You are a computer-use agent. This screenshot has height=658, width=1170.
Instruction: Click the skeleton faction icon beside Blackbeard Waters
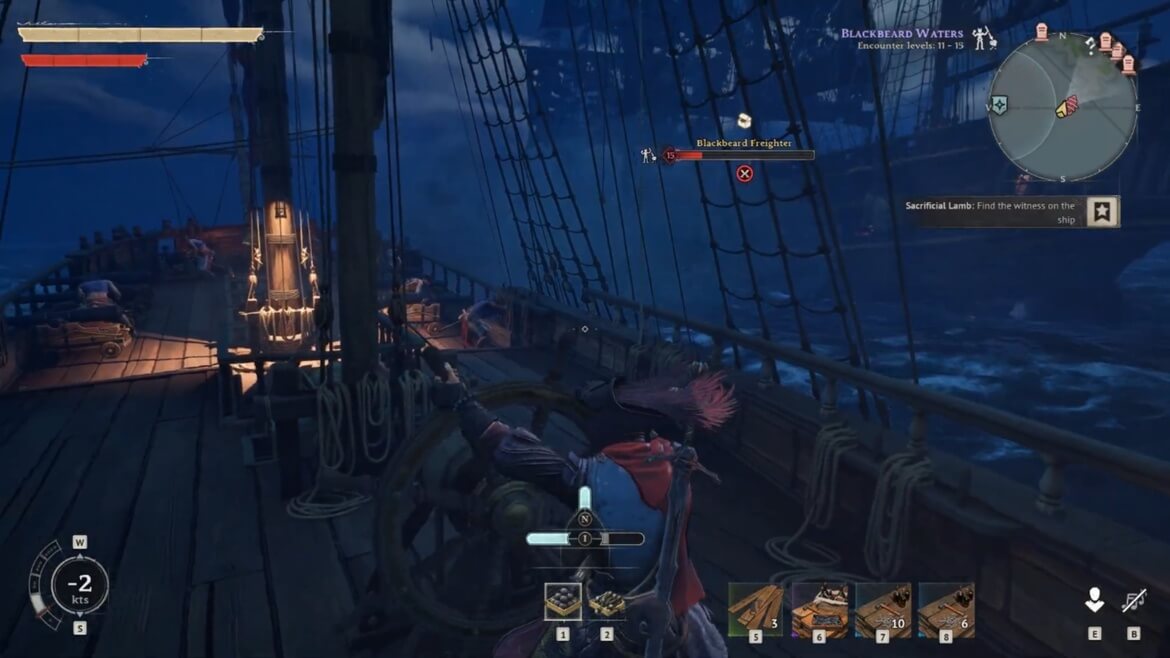[983, 38]
